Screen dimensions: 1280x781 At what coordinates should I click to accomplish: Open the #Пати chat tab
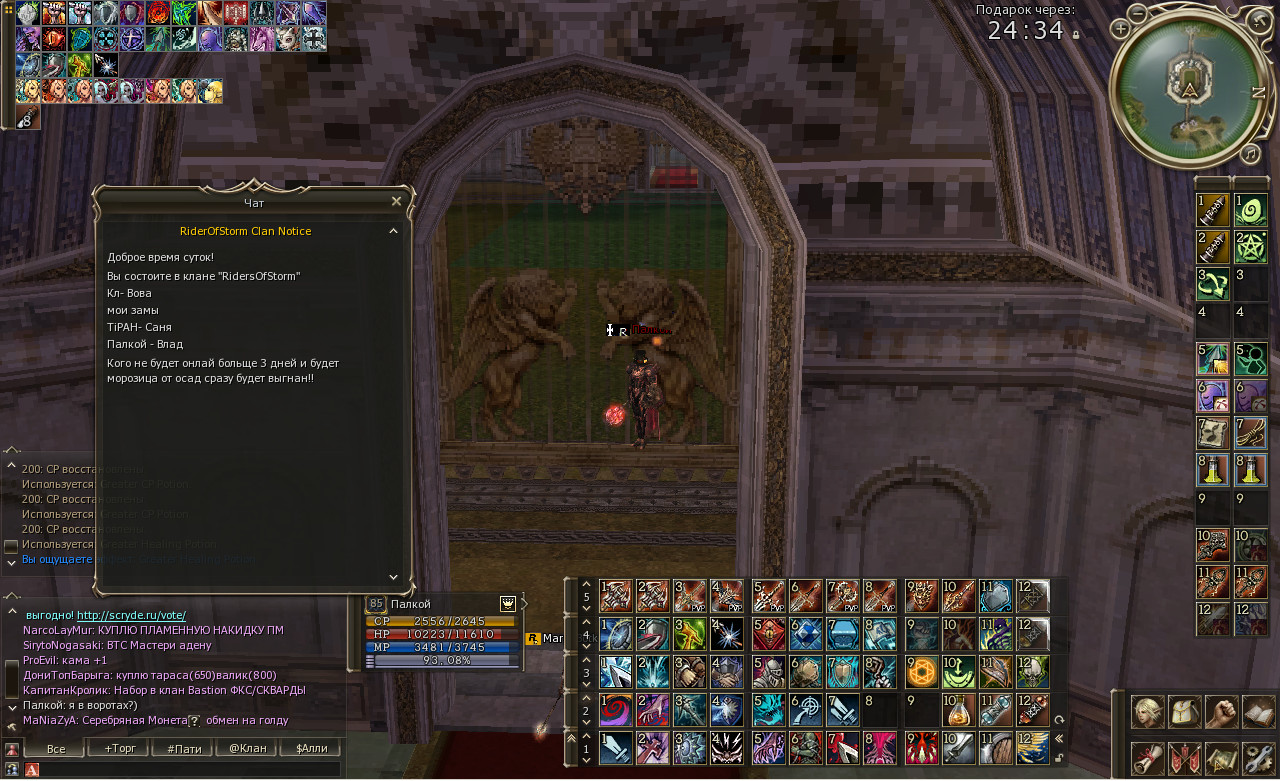183,748
